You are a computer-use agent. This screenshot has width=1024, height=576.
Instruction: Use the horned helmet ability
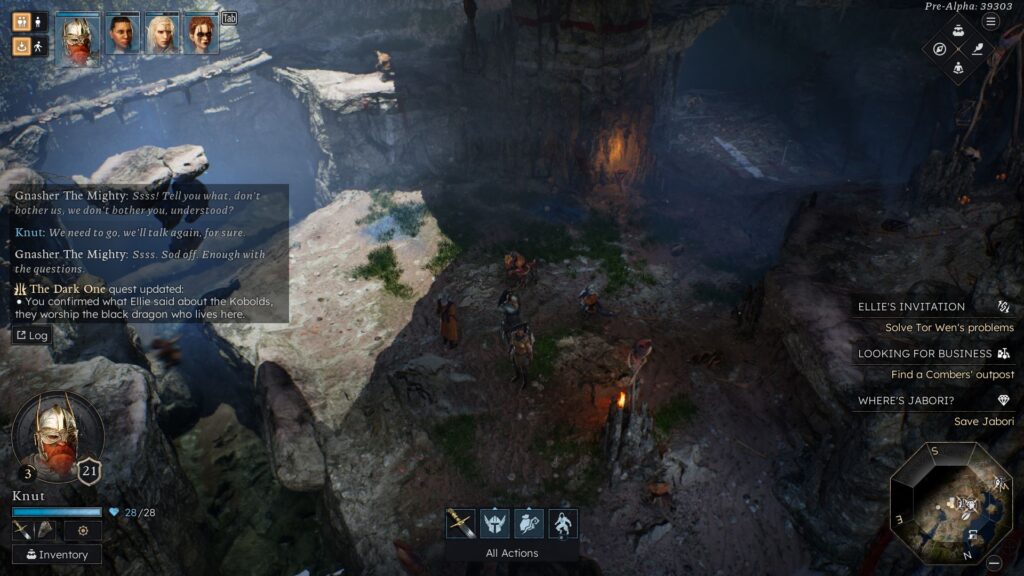[x=495, y=523]
